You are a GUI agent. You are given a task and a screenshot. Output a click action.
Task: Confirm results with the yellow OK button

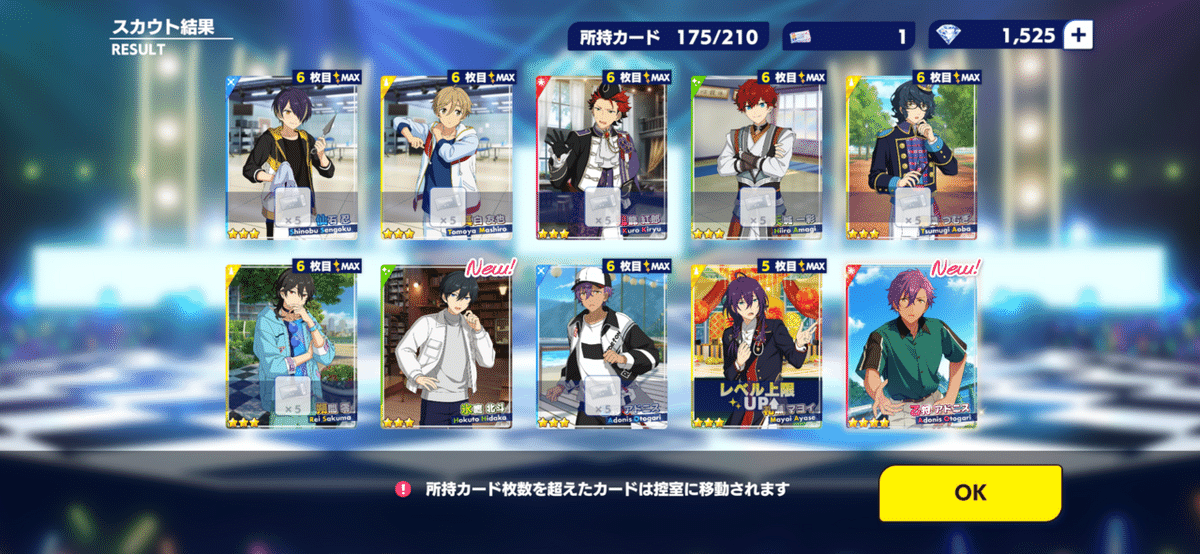click(970, 493)
